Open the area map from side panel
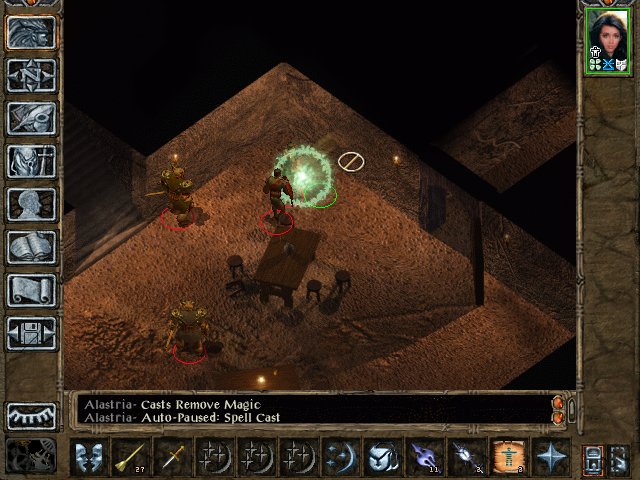 coord(31,75)
